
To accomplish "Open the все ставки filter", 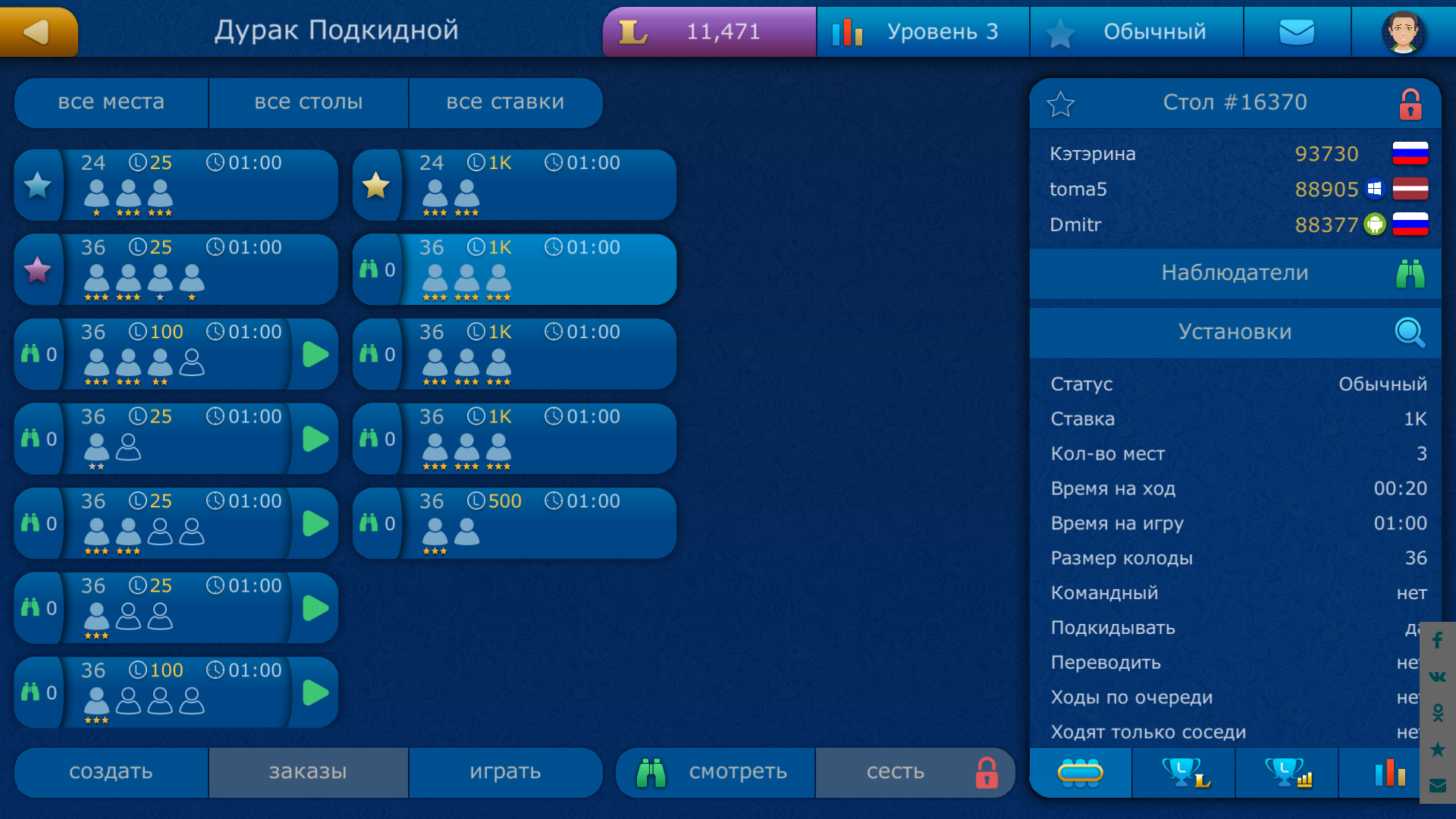I will click(505, 102).
